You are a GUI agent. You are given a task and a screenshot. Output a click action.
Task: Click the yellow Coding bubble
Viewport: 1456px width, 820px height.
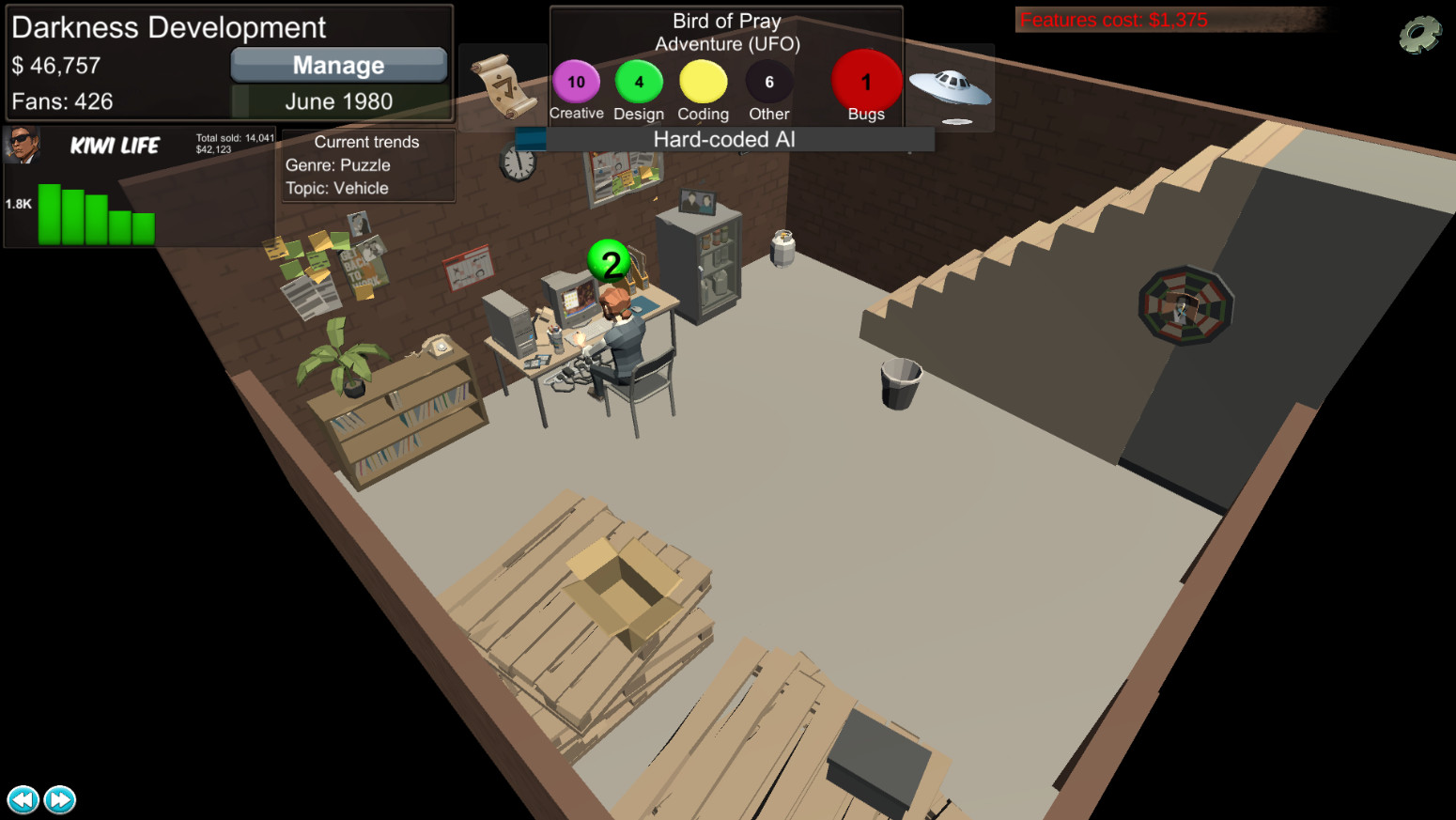click(702, 82)
